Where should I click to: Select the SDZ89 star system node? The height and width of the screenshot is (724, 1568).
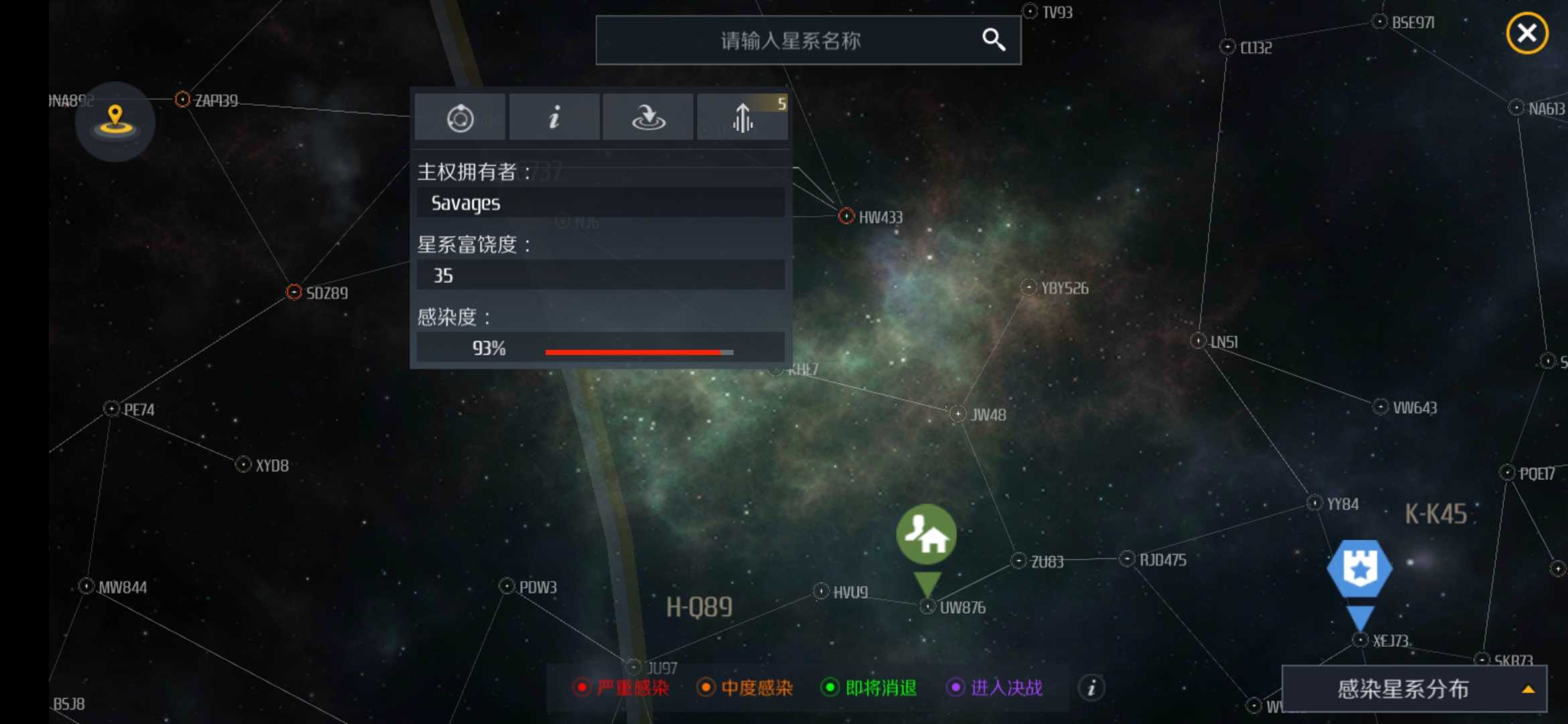point(293,292)
